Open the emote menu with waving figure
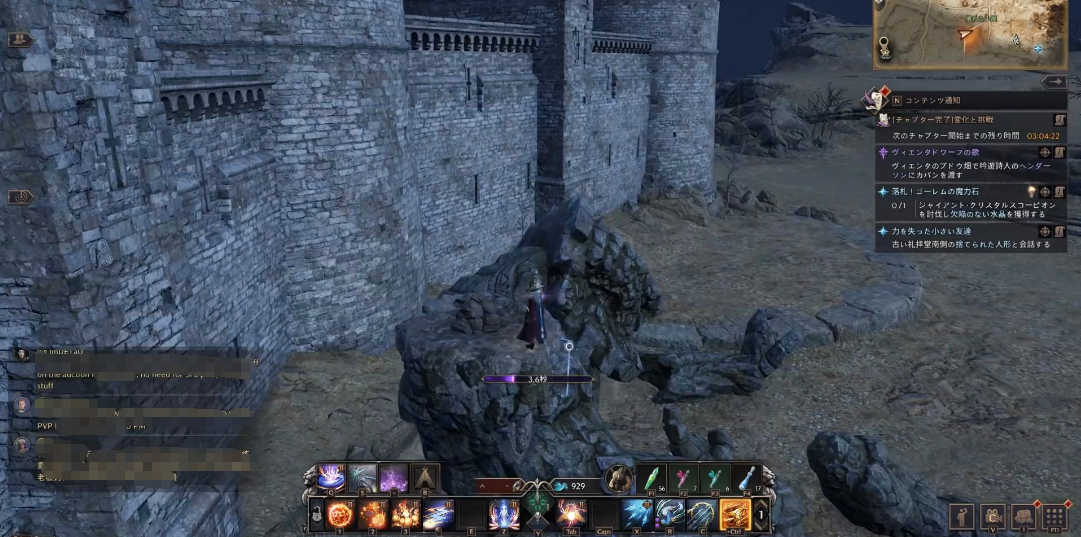 point(963,516)
